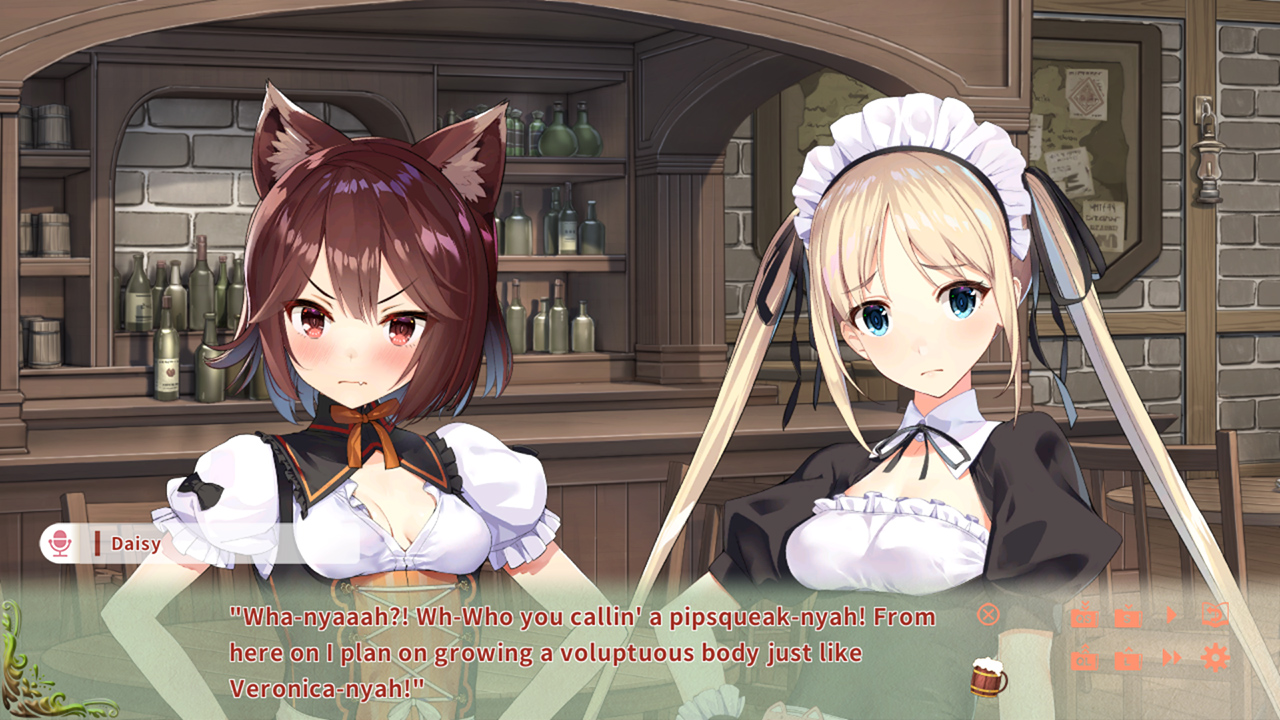Enable Skip mode with the double-arrow icon

pos(1171,658)
